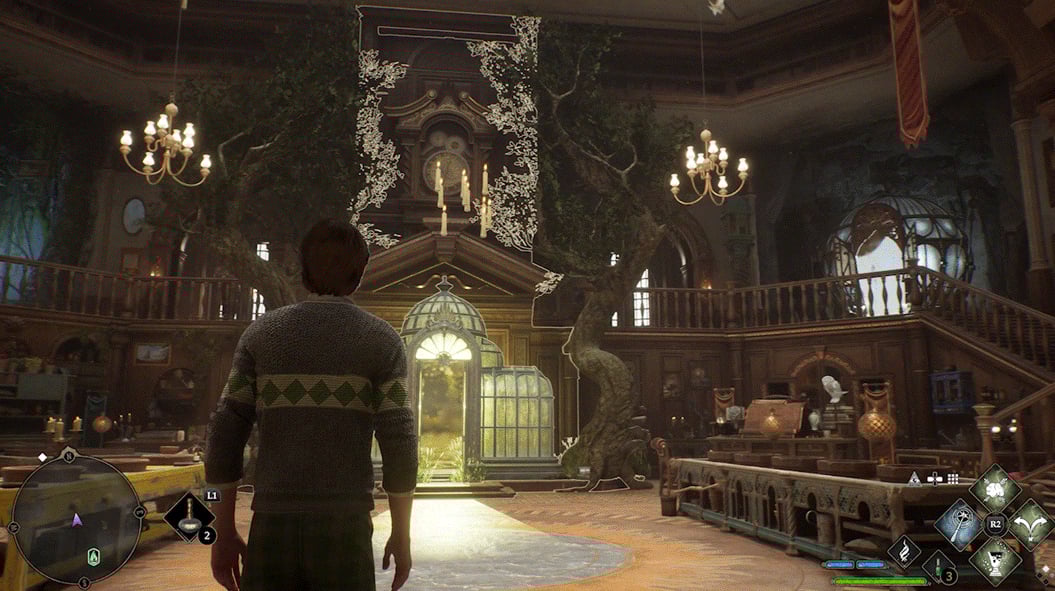The height and width of the screenshot is (591, 1055).
Task: Click the white cross-shaped icon above spells
Action: (x=934, y=479)
